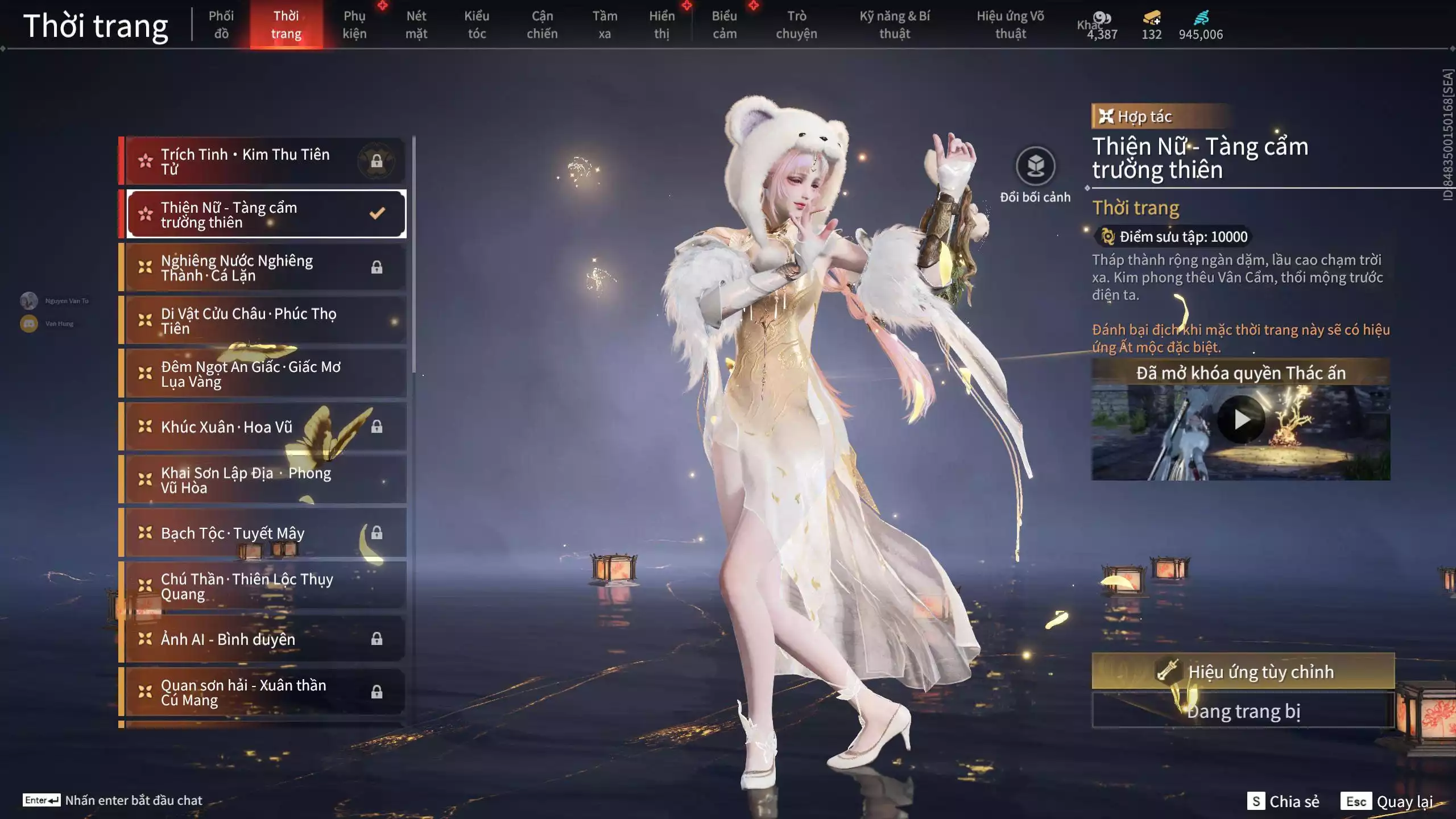Screen dimensions: 1456x819
Task: Click the Đang trang bị button
Action: point(1243,712)
